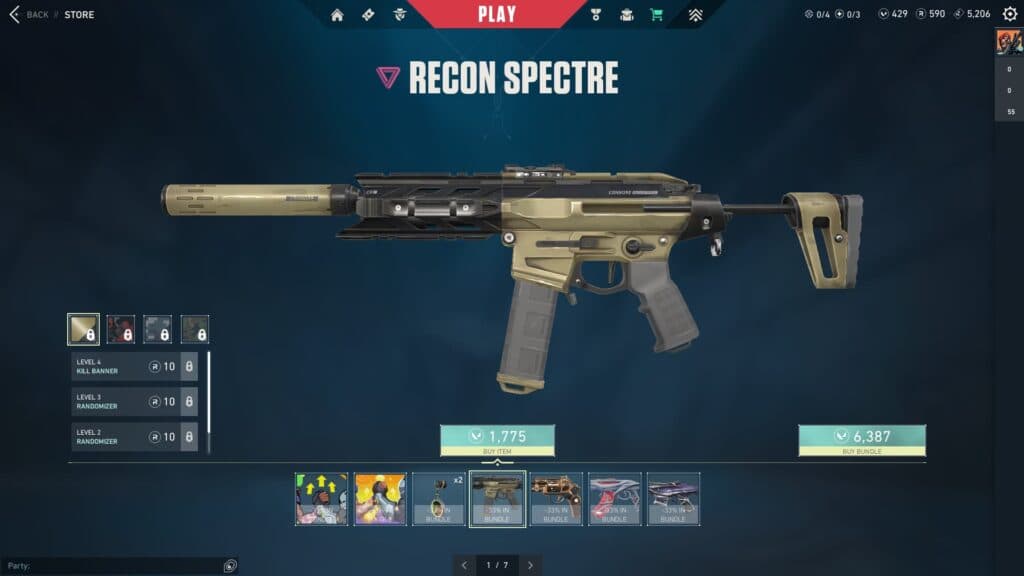The image size is (1024, 576).
Task: Choose the blue-gray camo variant swatch
Action: [157, 329]
